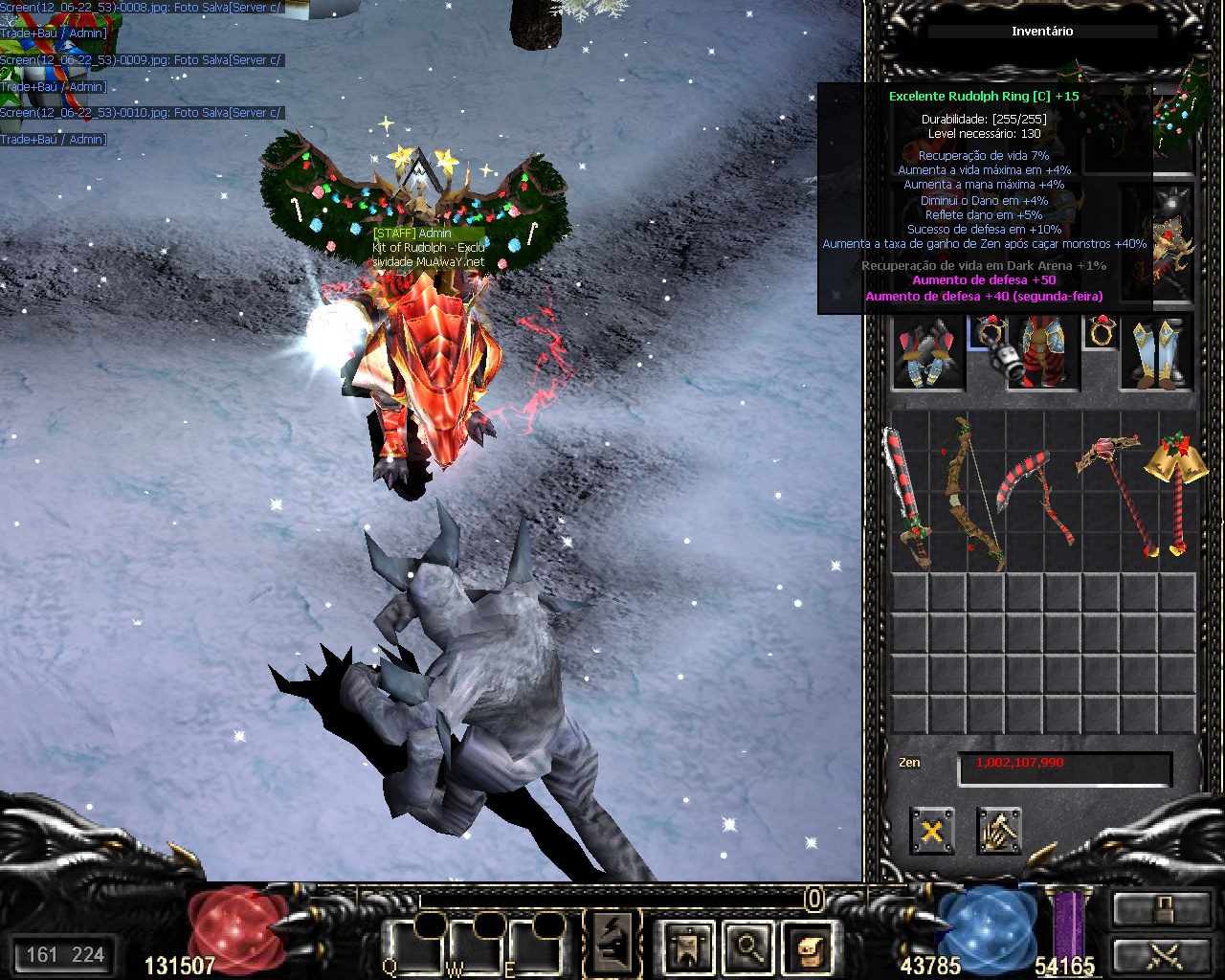Click the magnifying glass icon
1225x980 pixels.
click(748, 947)
